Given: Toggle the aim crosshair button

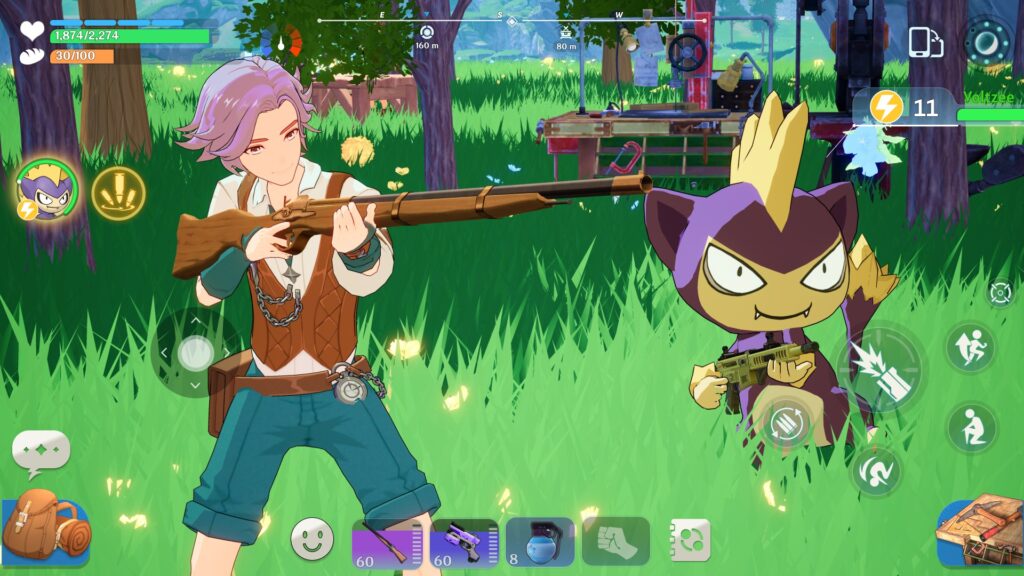Looking at the screenshot, I should click(1000, 292).
